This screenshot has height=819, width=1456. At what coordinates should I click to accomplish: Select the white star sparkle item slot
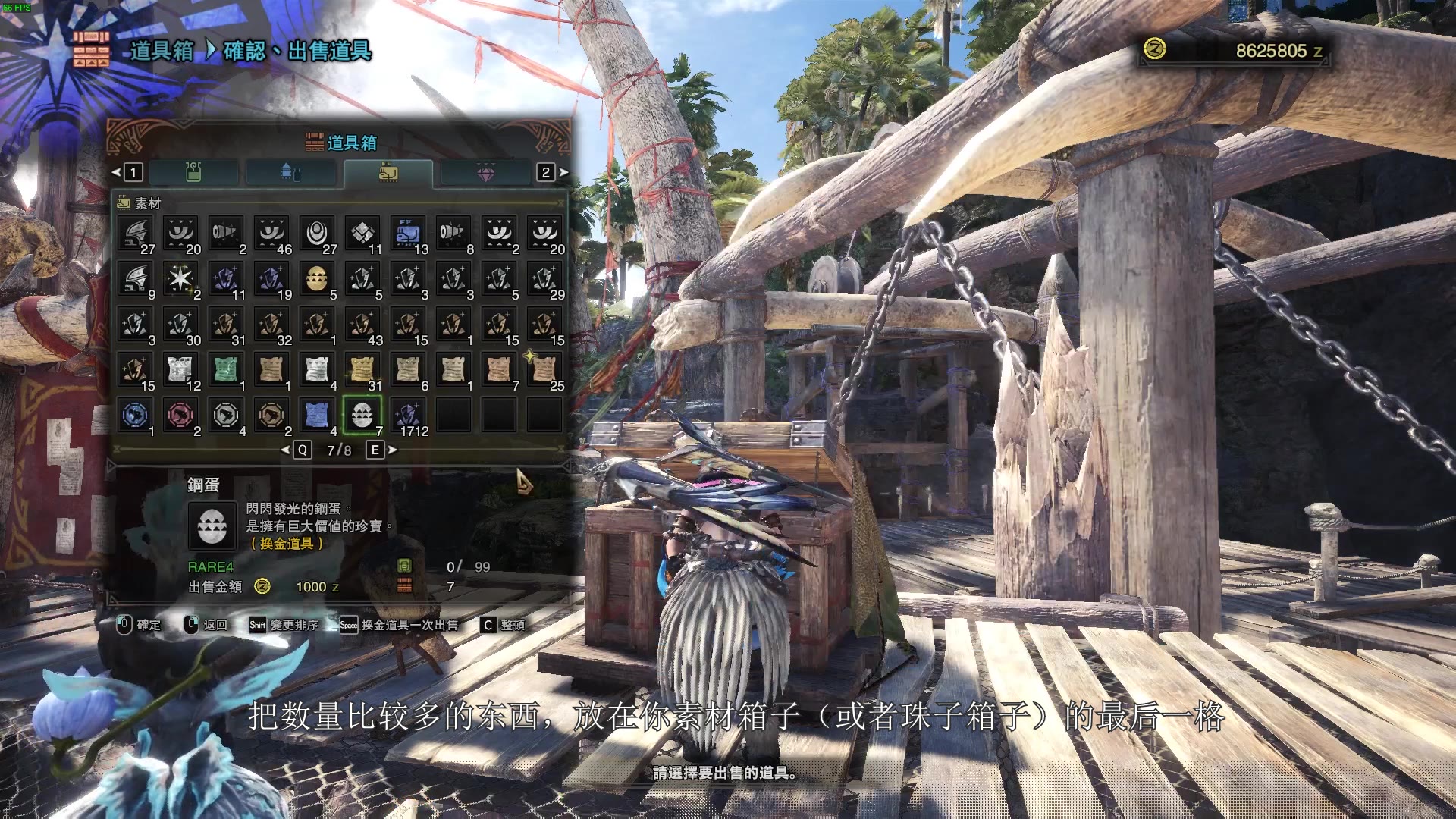180,278
